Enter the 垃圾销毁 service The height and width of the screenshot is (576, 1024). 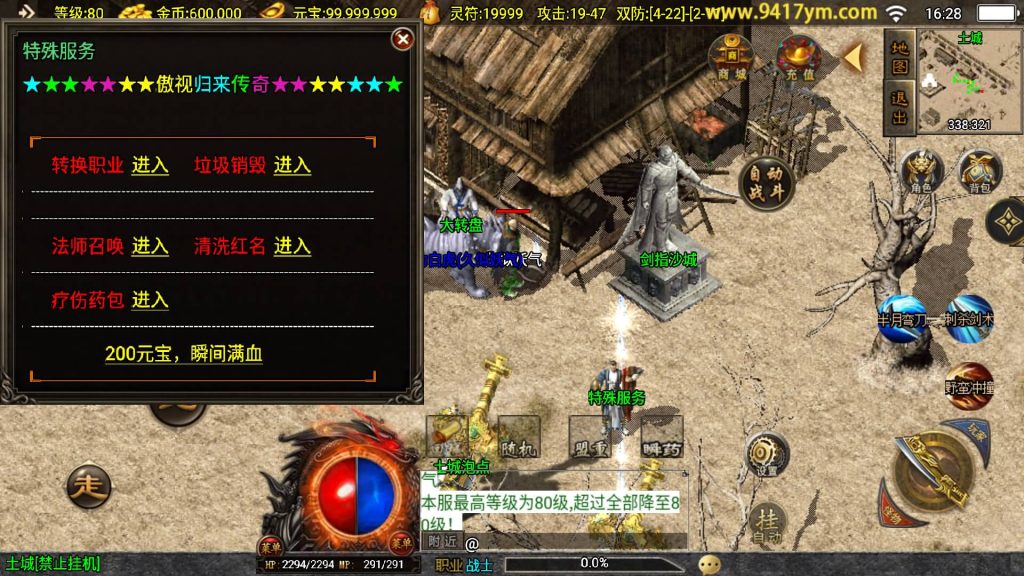(292, 166)
